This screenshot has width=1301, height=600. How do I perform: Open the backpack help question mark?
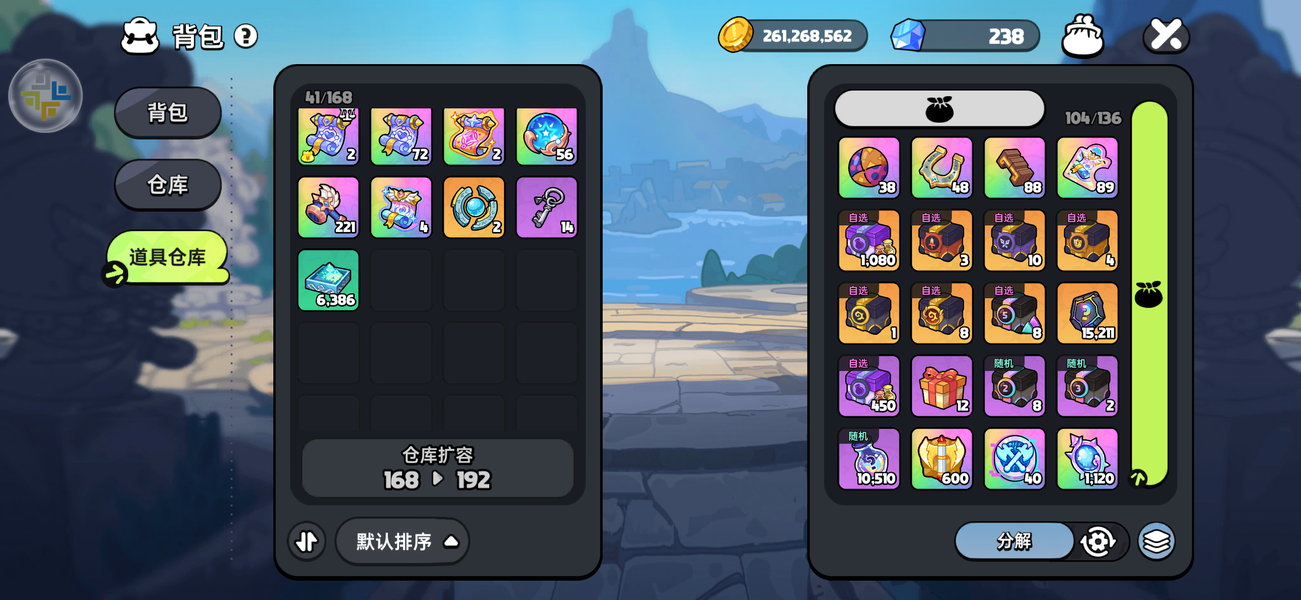[246, 36]
